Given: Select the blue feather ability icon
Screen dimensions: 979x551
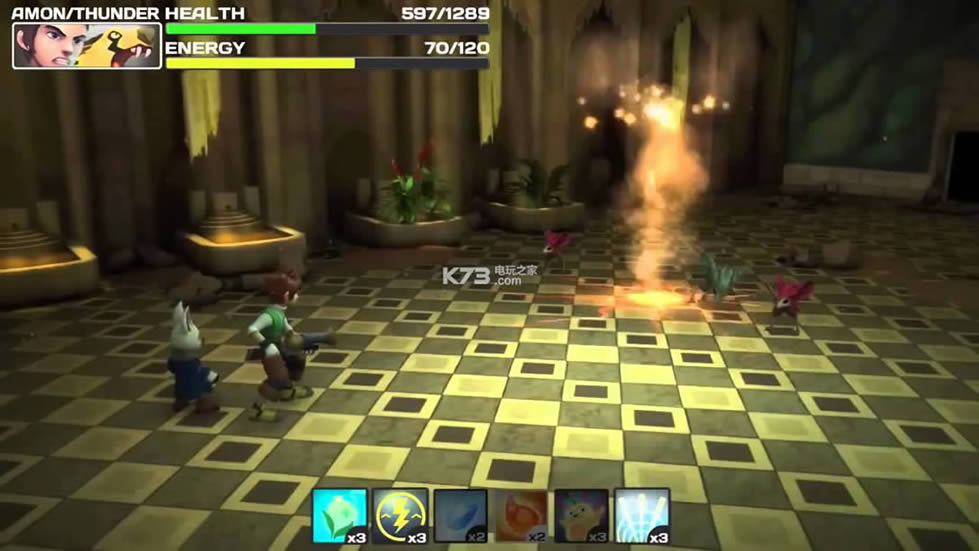Looking at the screenshot, I should point(460,514).
